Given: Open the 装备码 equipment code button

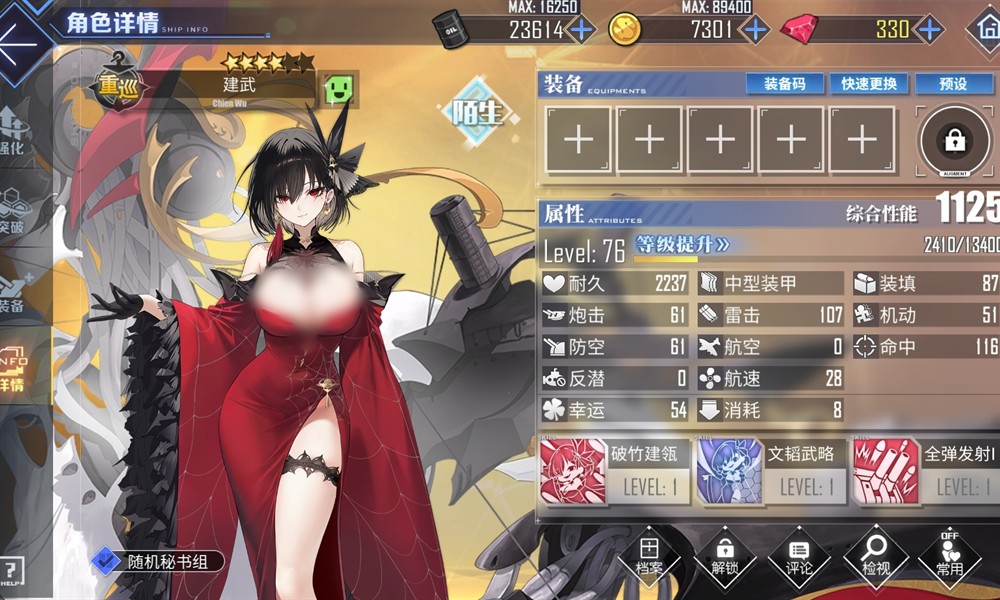Looking at the screenshot, I should coord(785,84).
